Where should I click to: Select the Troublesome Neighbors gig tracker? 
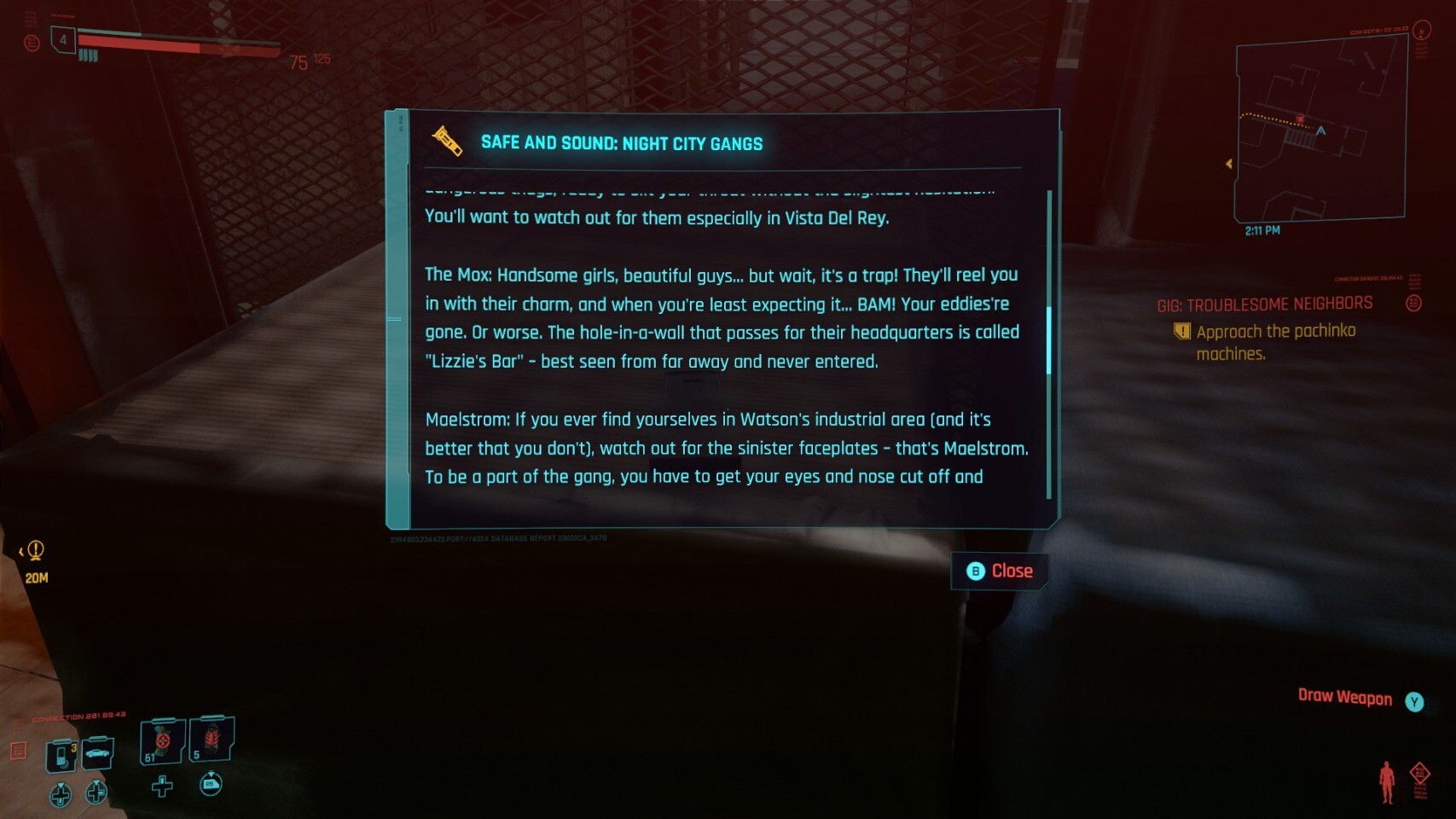point(1264,305)
